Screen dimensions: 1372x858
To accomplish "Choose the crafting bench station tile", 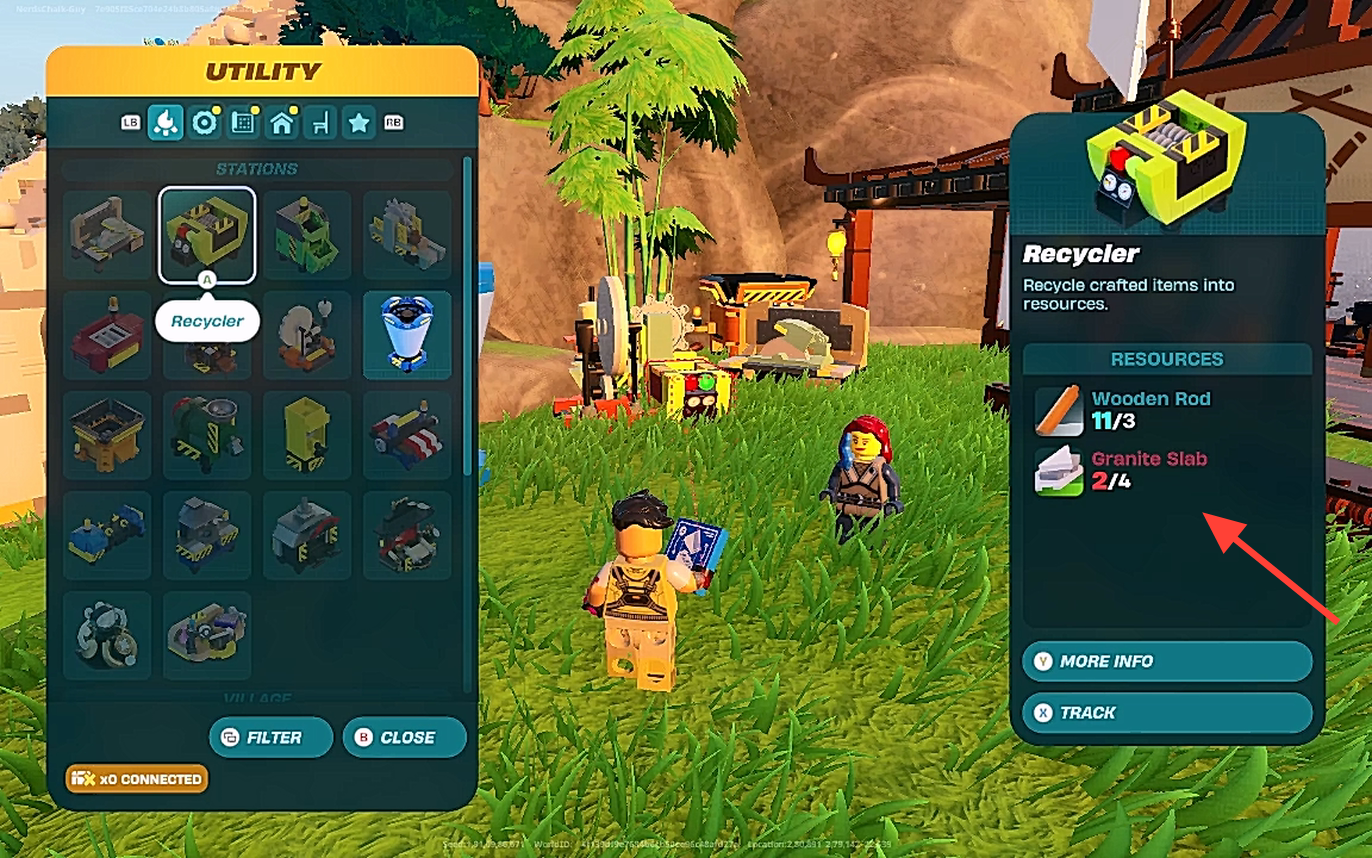I will click(x=107, y=235).
